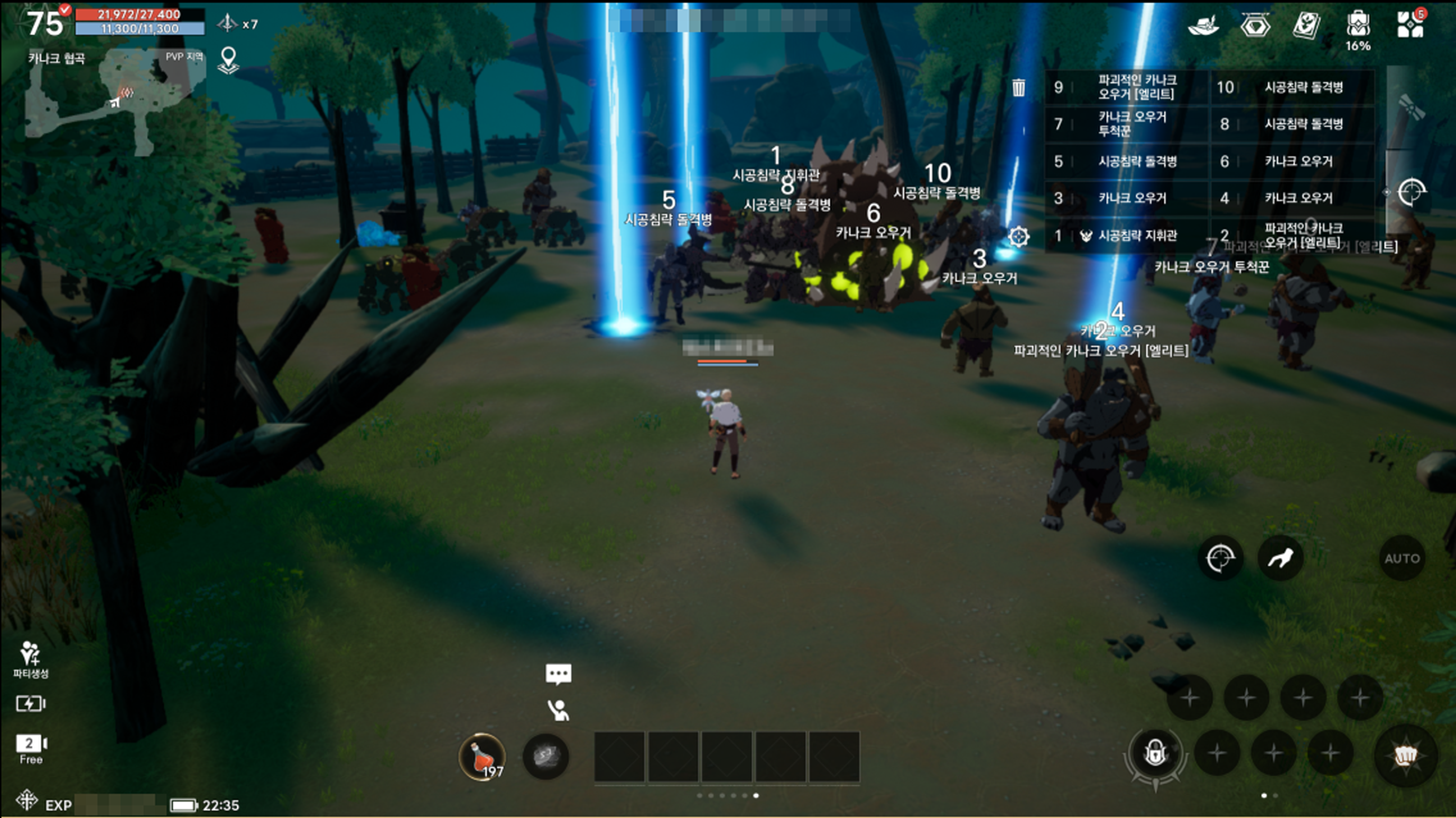This screenshot has height=818, width=1456.
Task: Open the ship hat icon menu
Action: click(x=1203, y=26)
